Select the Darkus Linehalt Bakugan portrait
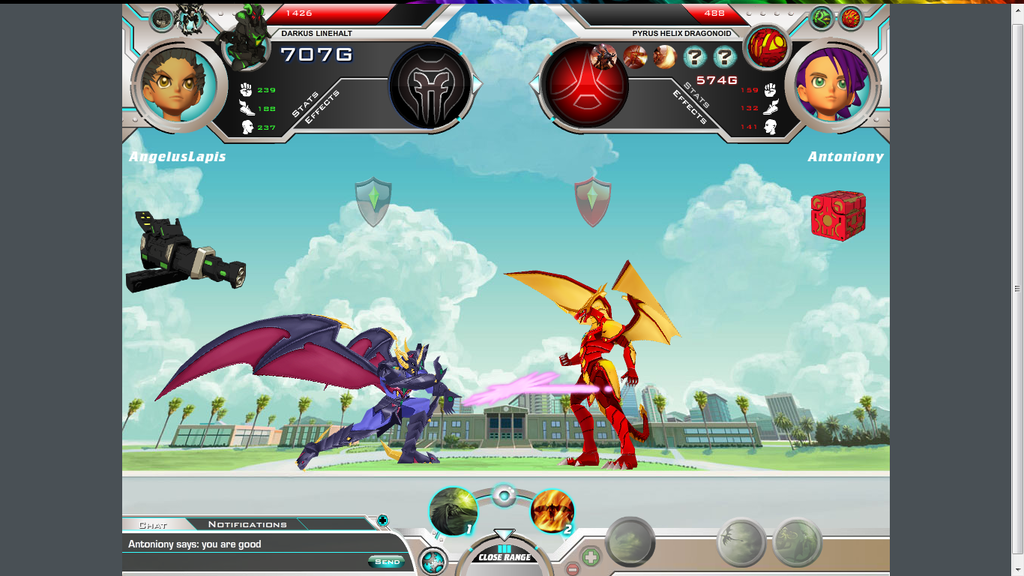 [x=244, y=36]
